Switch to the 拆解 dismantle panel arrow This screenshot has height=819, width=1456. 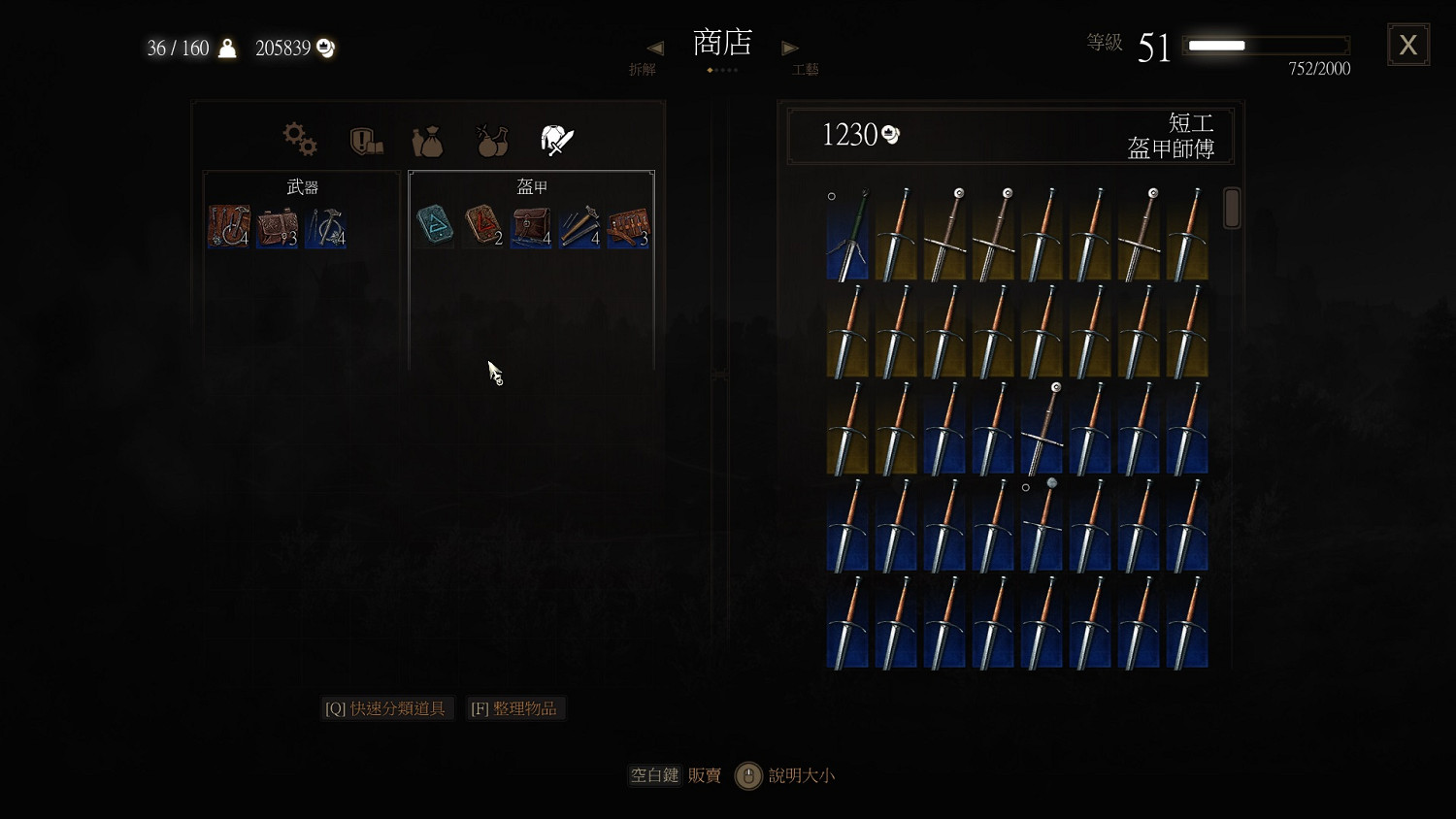[x=655, y=47]
